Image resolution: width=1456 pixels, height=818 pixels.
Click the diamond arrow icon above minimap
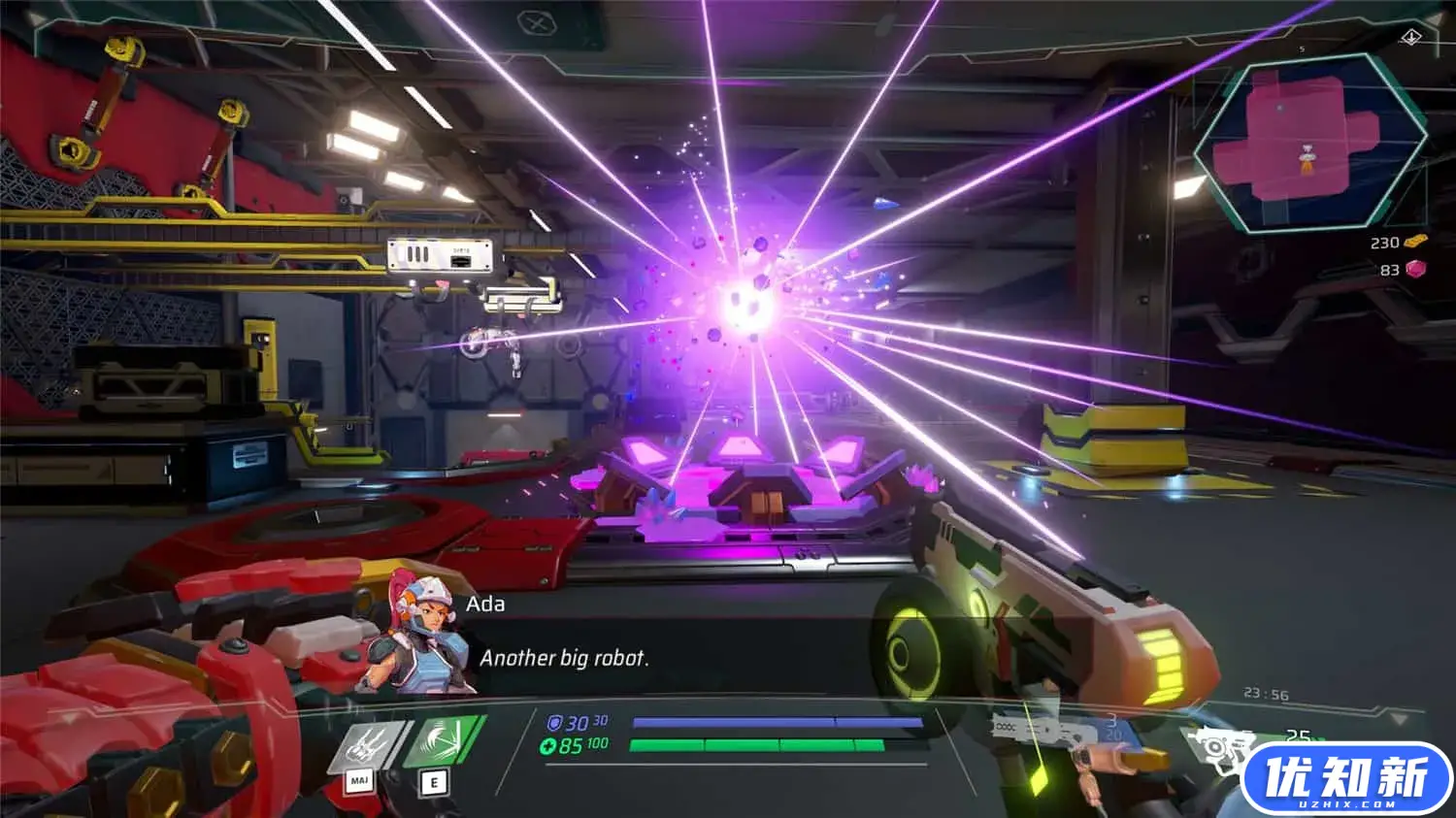1410,37
